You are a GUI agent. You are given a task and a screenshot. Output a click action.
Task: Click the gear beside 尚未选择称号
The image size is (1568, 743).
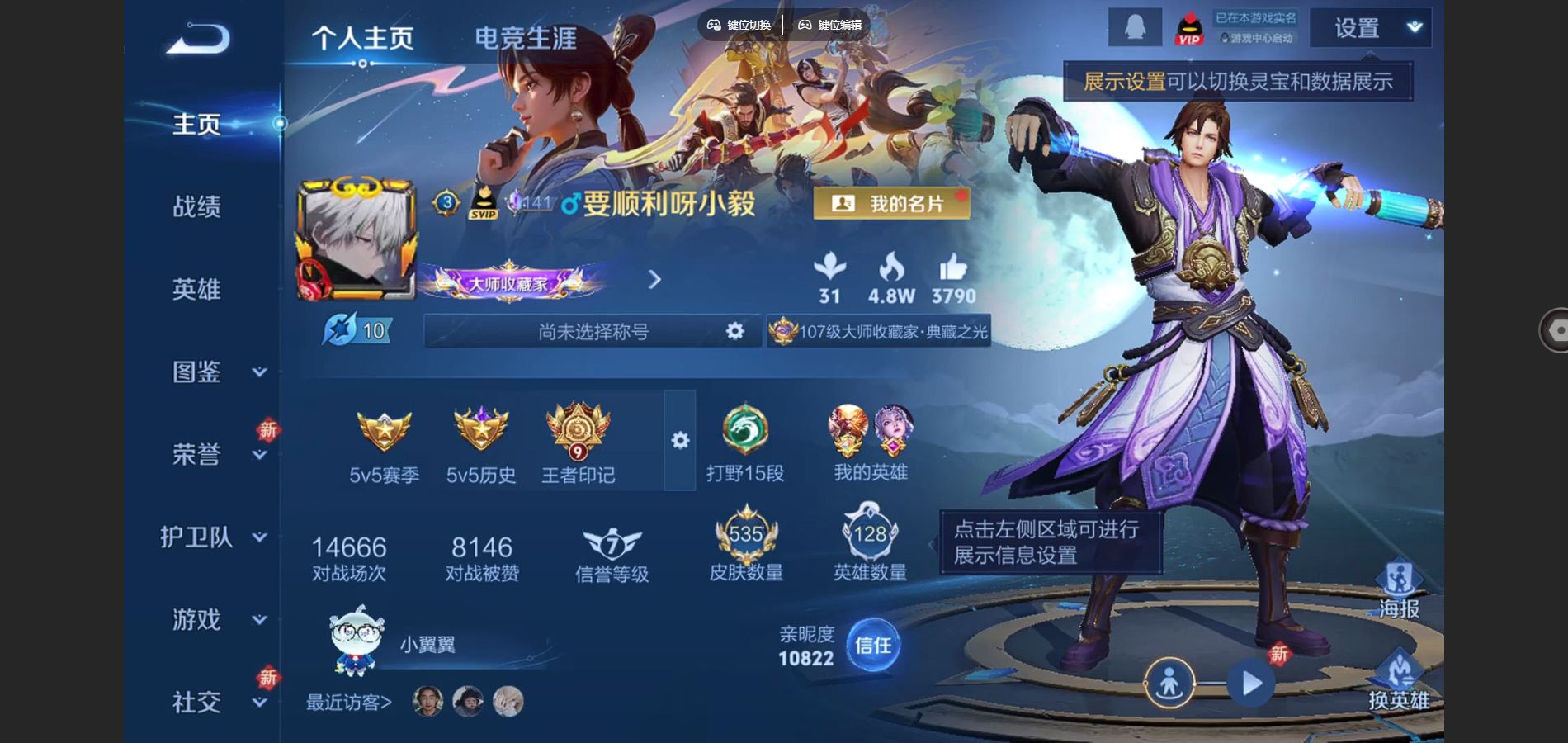click(733, 330)
